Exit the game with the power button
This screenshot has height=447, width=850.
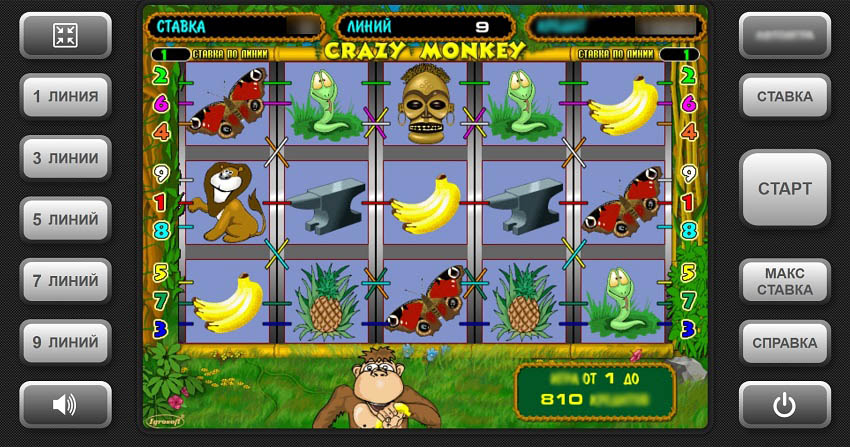[x=784, y=404]
